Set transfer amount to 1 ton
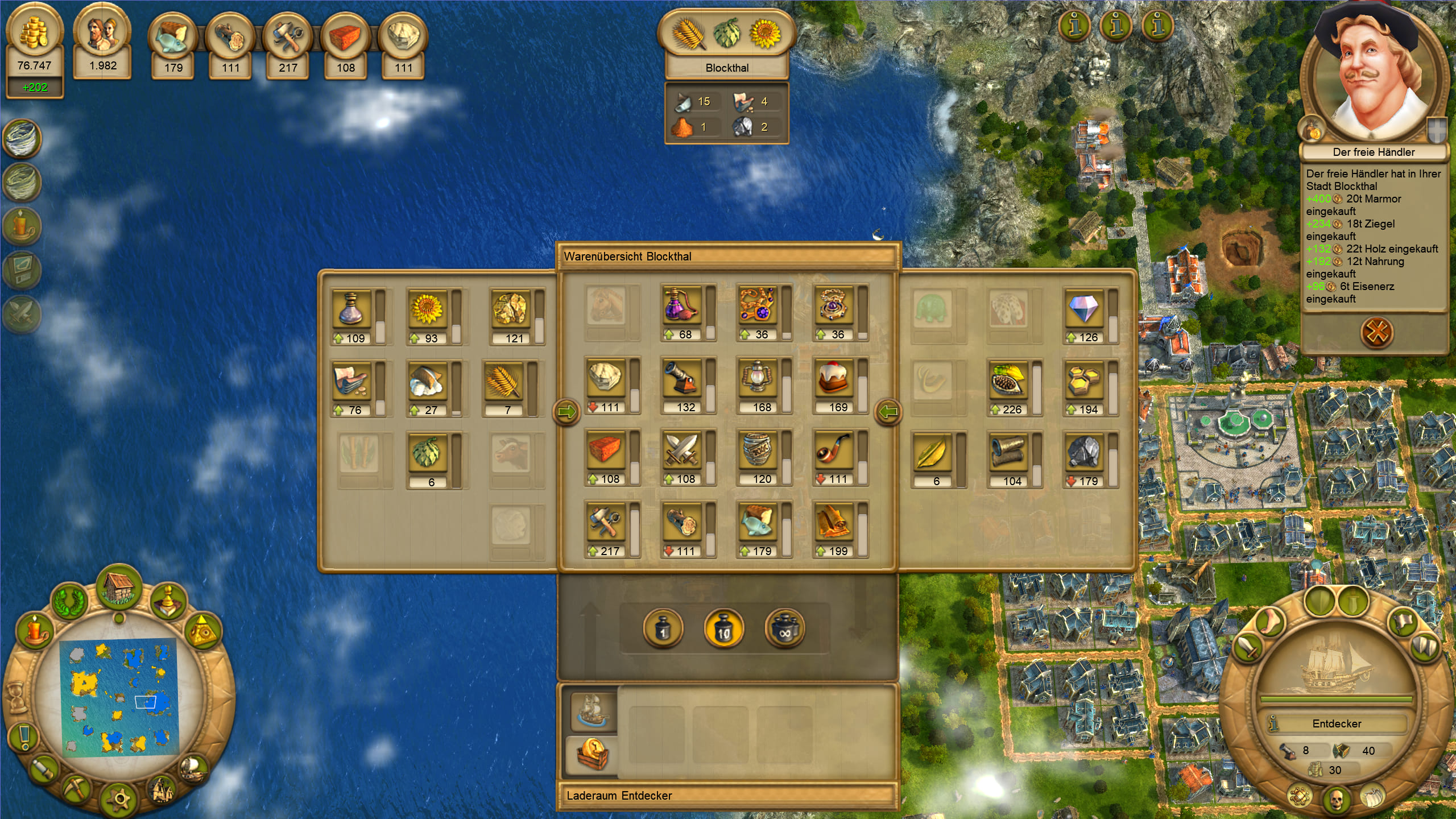Viewport: 1456px width, 819px height. click(x=663, y=629)
